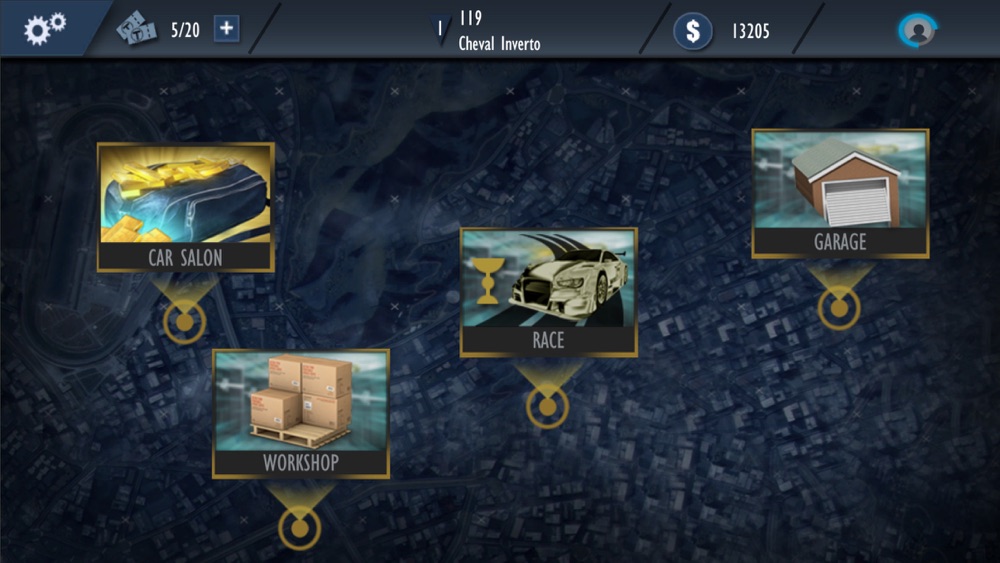1000x563 pixels.
Task: Open the tickets icon in top bar
Action: click(136, 29)
